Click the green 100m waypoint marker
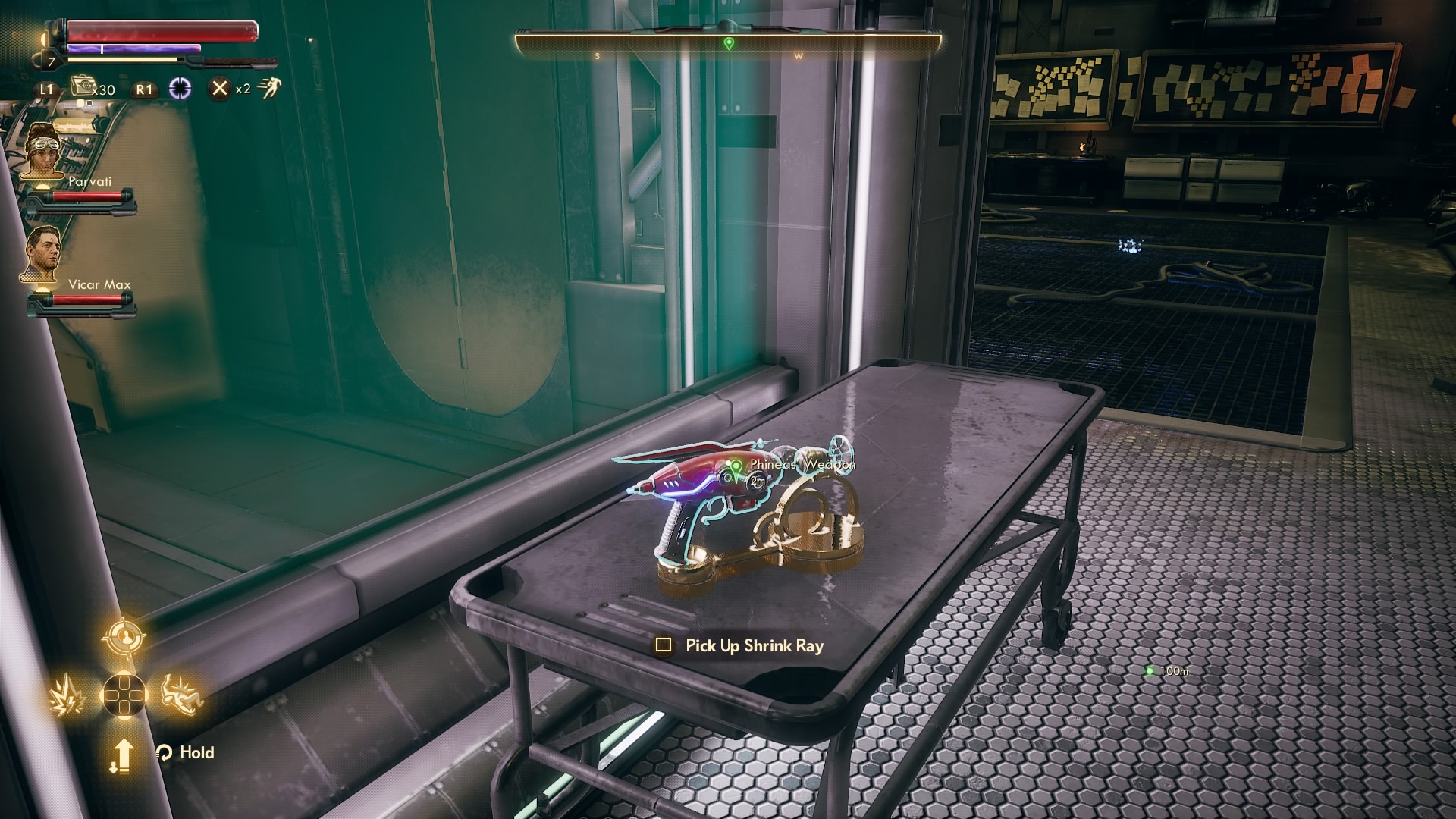 point(1150,671)
